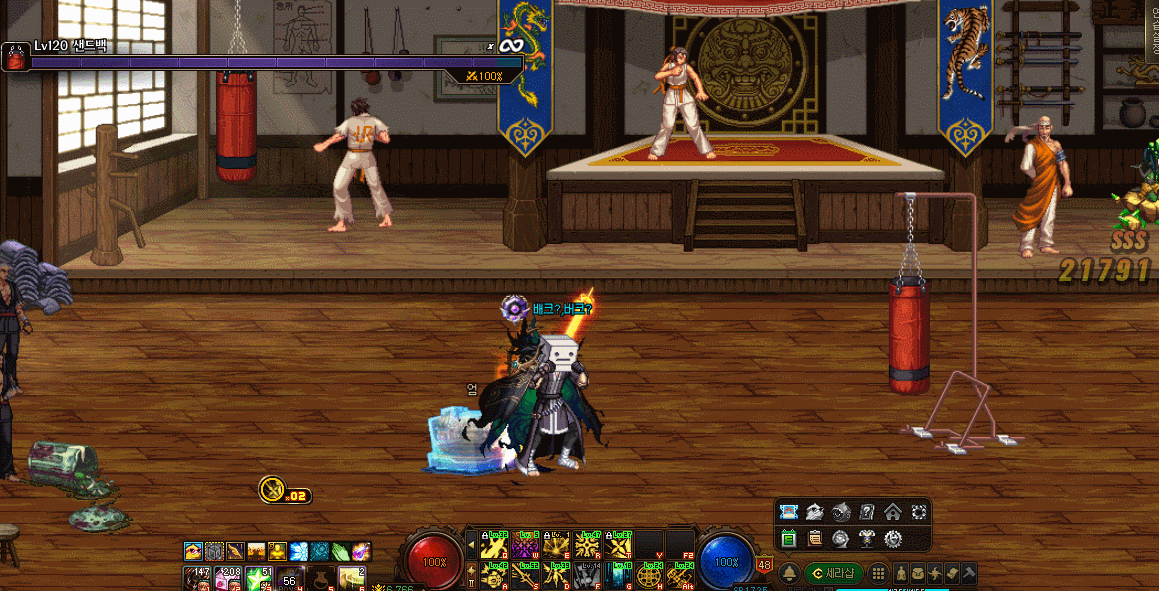This screenshot has height=591, width=1159.
Task: Click the bell notification button
Action: 788,573
